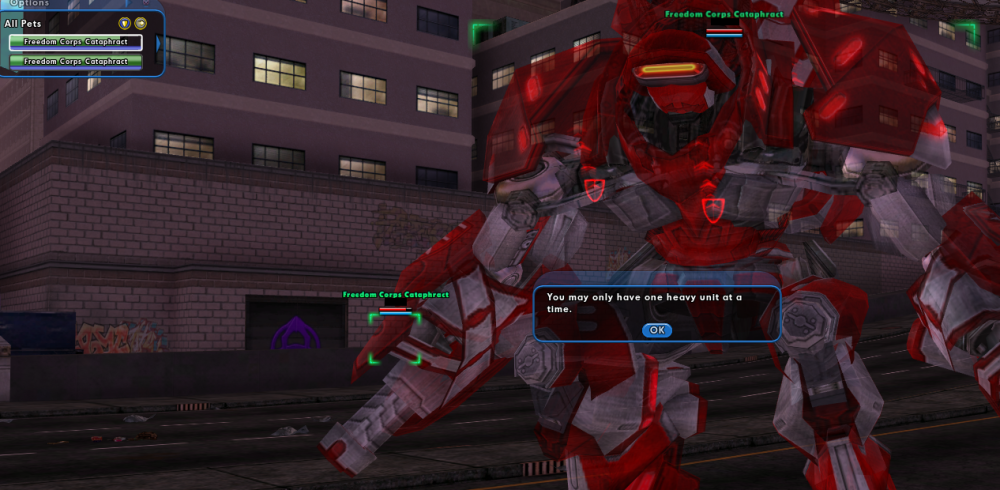Select the white-outlined Freedom Corps Cataphract pet row
The image size is (1000, 490).
point(76,42)
